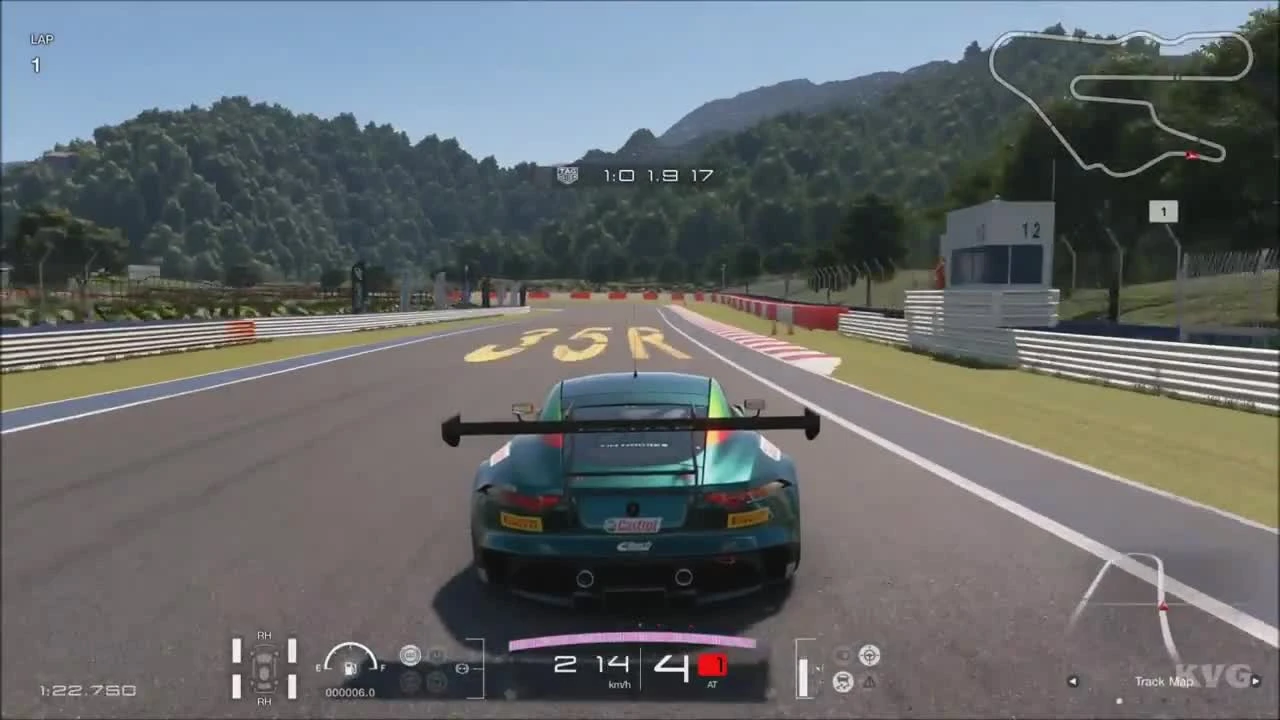Click the ABS indicator icon left of speedometer

[412, 655]
